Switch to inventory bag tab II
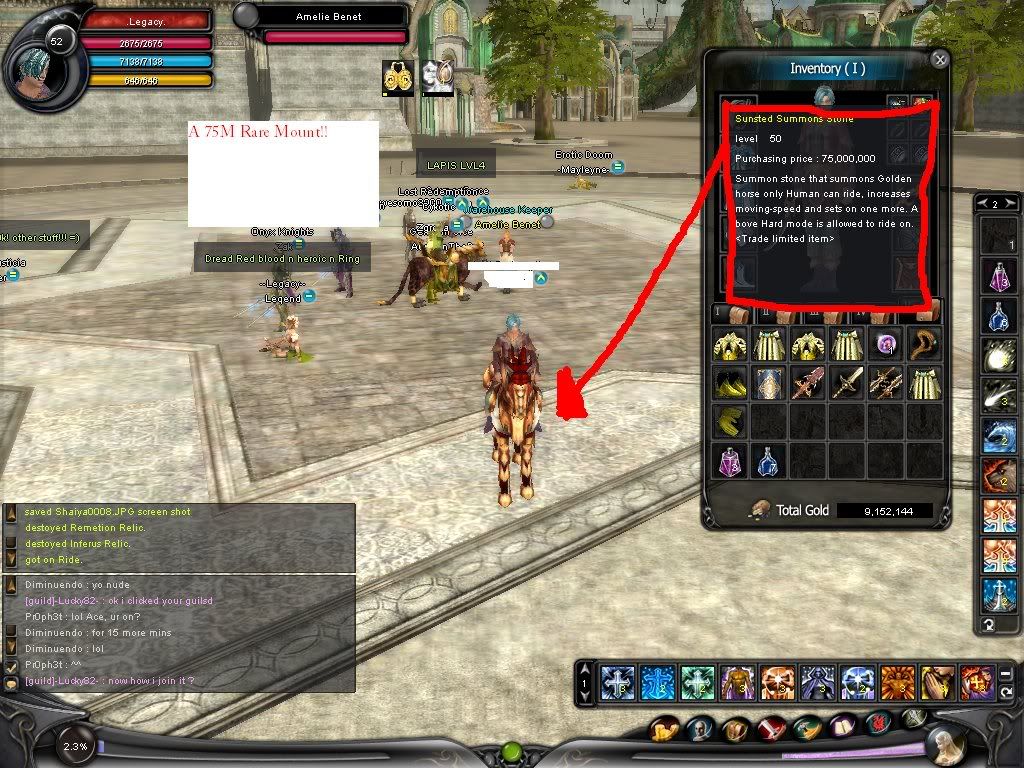The height and width of the screenshot is (768, 1024). (x=764, y=313)
